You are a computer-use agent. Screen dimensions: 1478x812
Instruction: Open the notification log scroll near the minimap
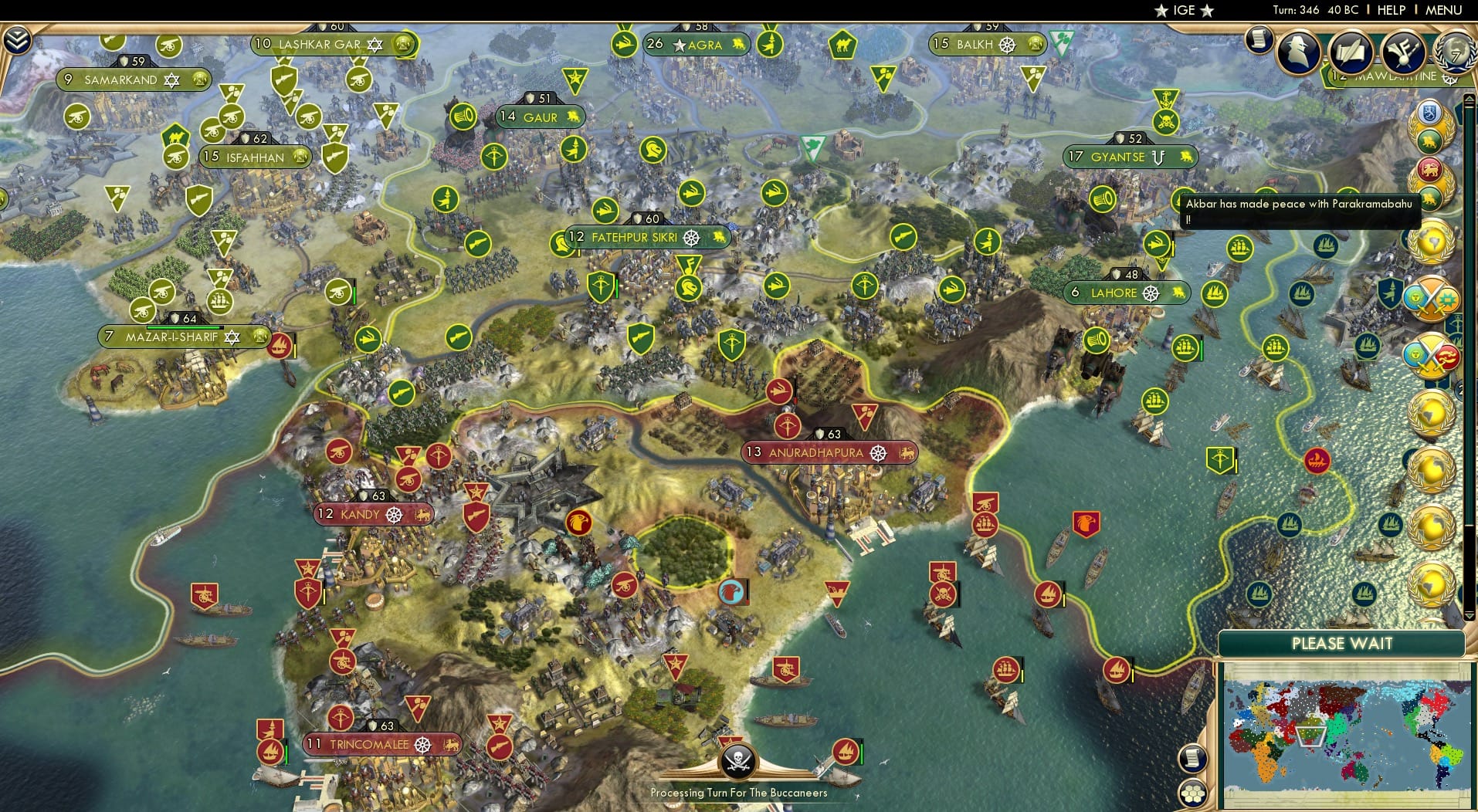click(1193, 759)
